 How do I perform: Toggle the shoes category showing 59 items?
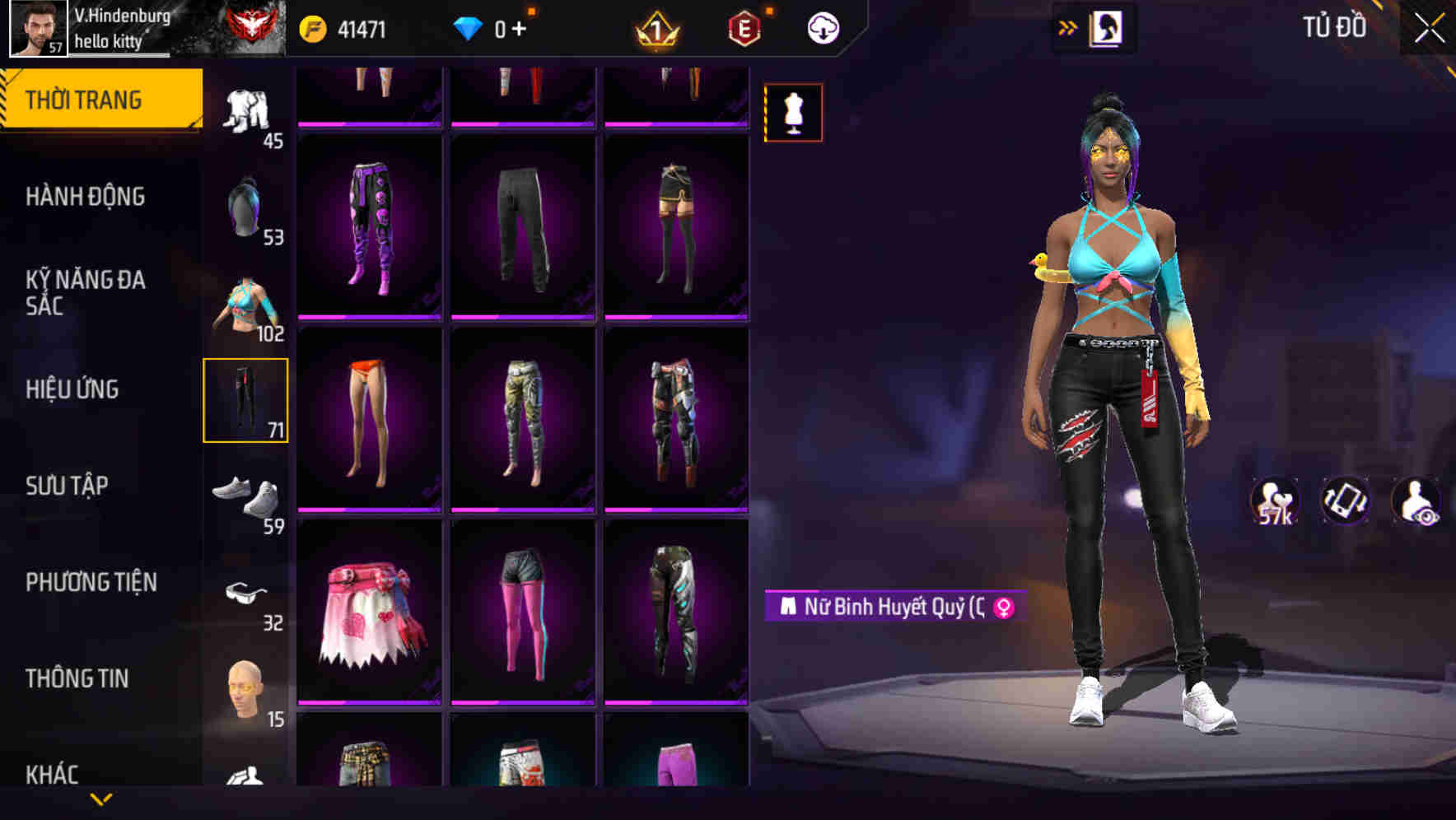pyautogui.click(x=246, y=495)
